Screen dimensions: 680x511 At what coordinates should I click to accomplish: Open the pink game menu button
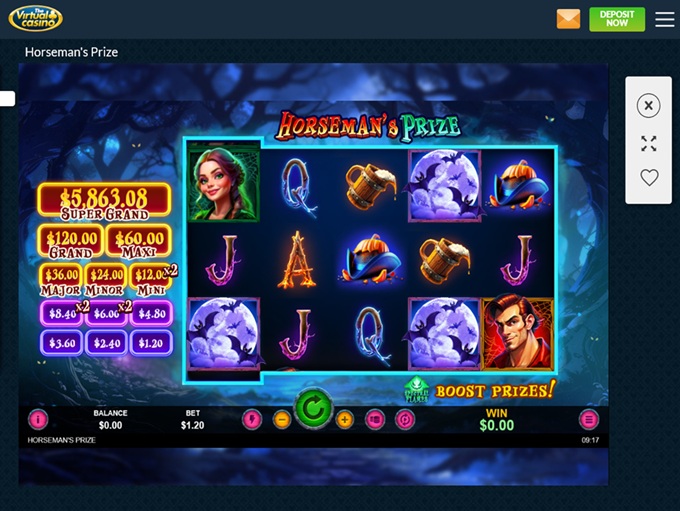[x=589, y=420]
